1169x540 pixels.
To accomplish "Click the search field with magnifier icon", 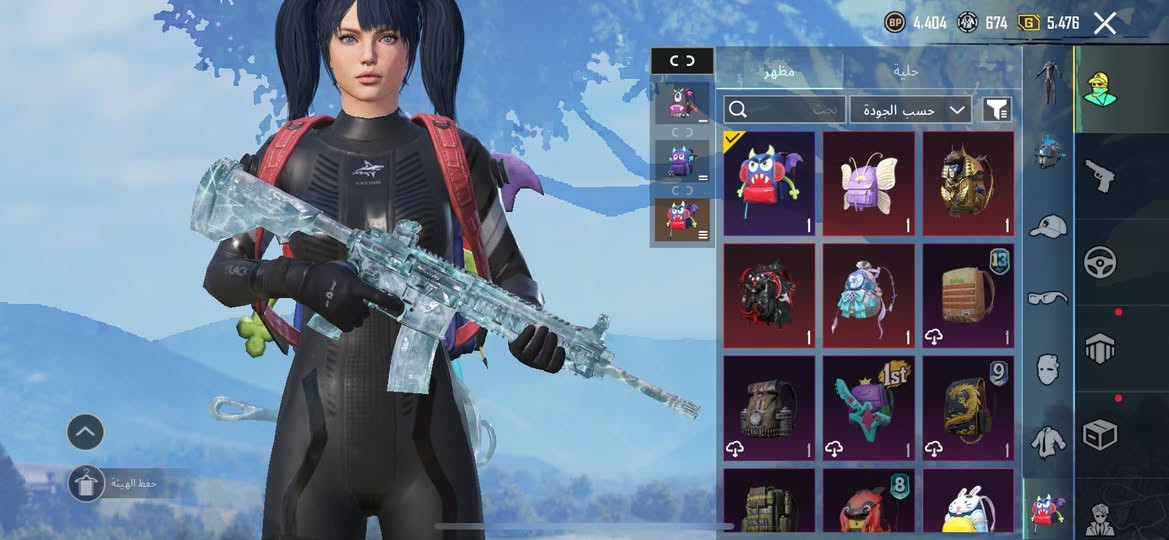I will pyautogui.click(x=784, y=109).
